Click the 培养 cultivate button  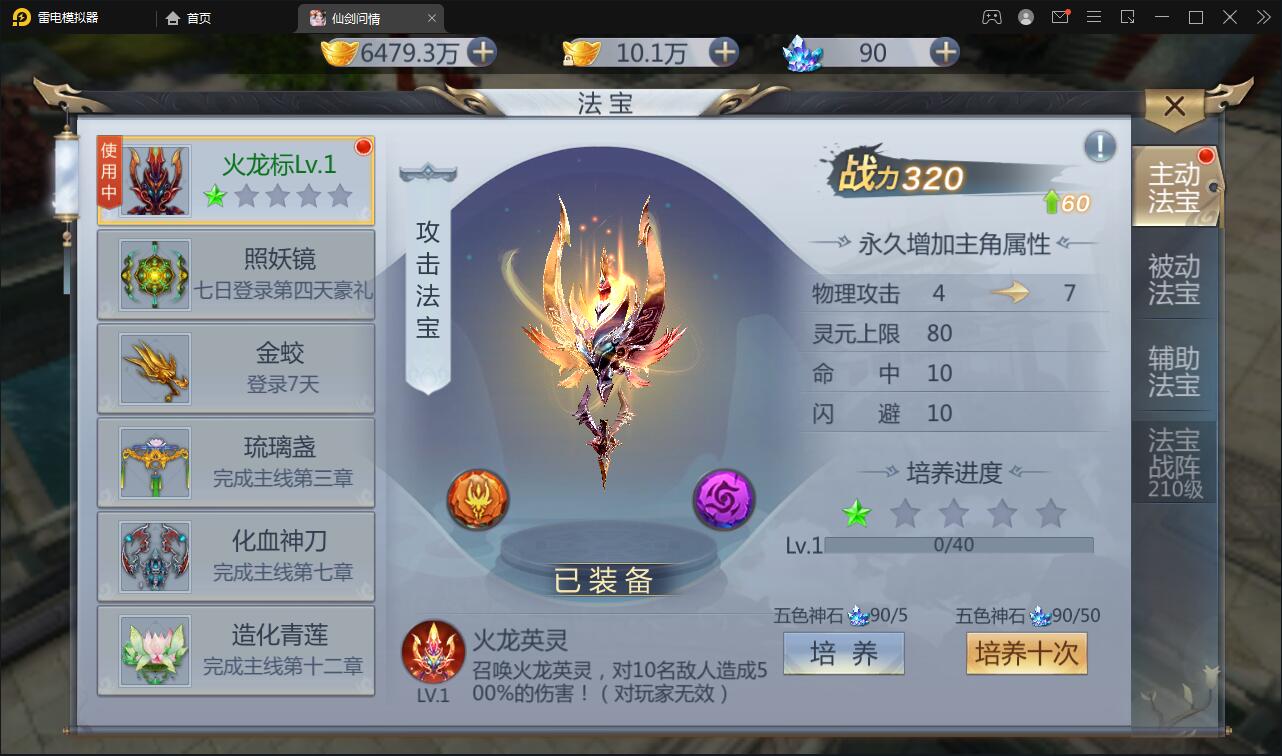click(x=843, y=653)
